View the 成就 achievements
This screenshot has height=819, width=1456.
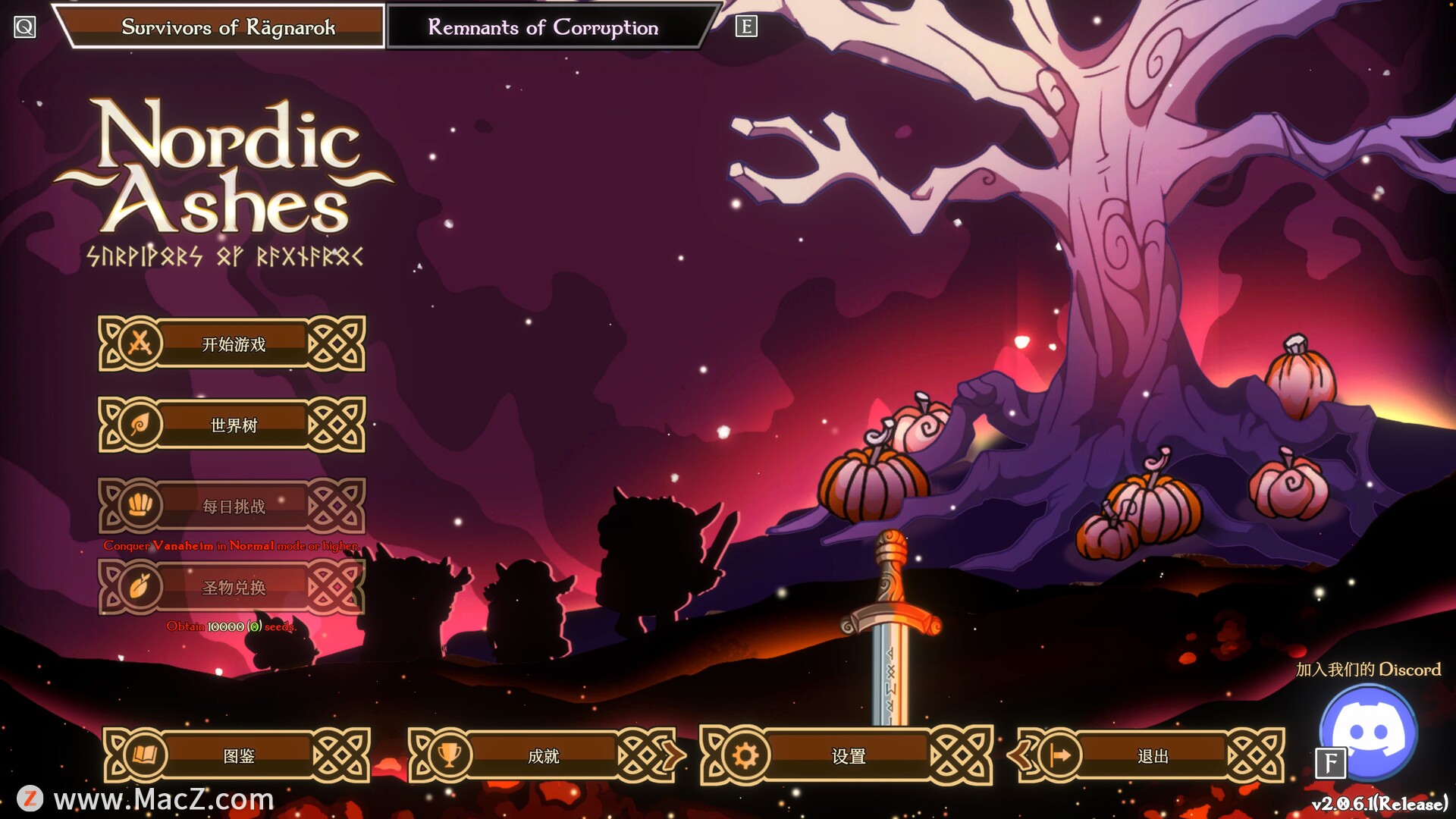click(x=543, y=755)
